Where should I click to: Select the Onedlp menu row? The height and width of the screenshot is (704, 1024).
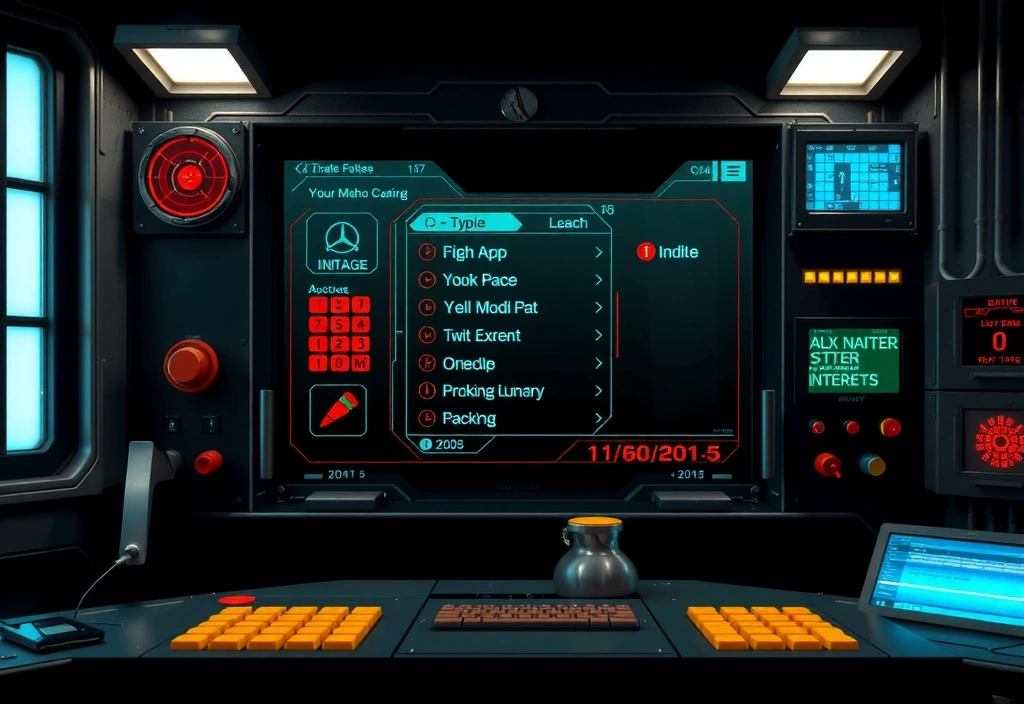(469, 364)
